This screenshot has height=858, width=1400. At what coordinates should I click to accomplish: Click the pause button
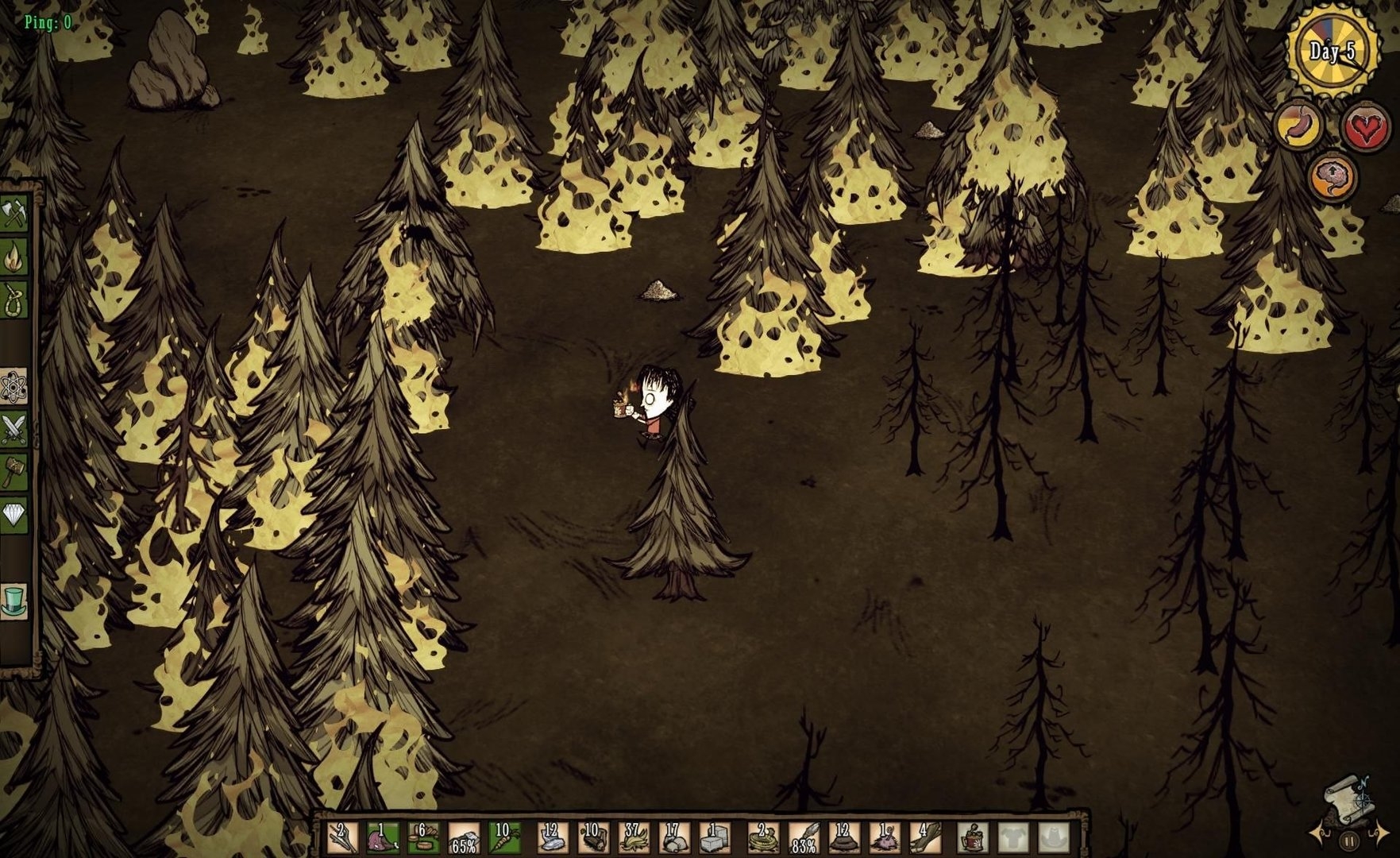(1349, 841)
